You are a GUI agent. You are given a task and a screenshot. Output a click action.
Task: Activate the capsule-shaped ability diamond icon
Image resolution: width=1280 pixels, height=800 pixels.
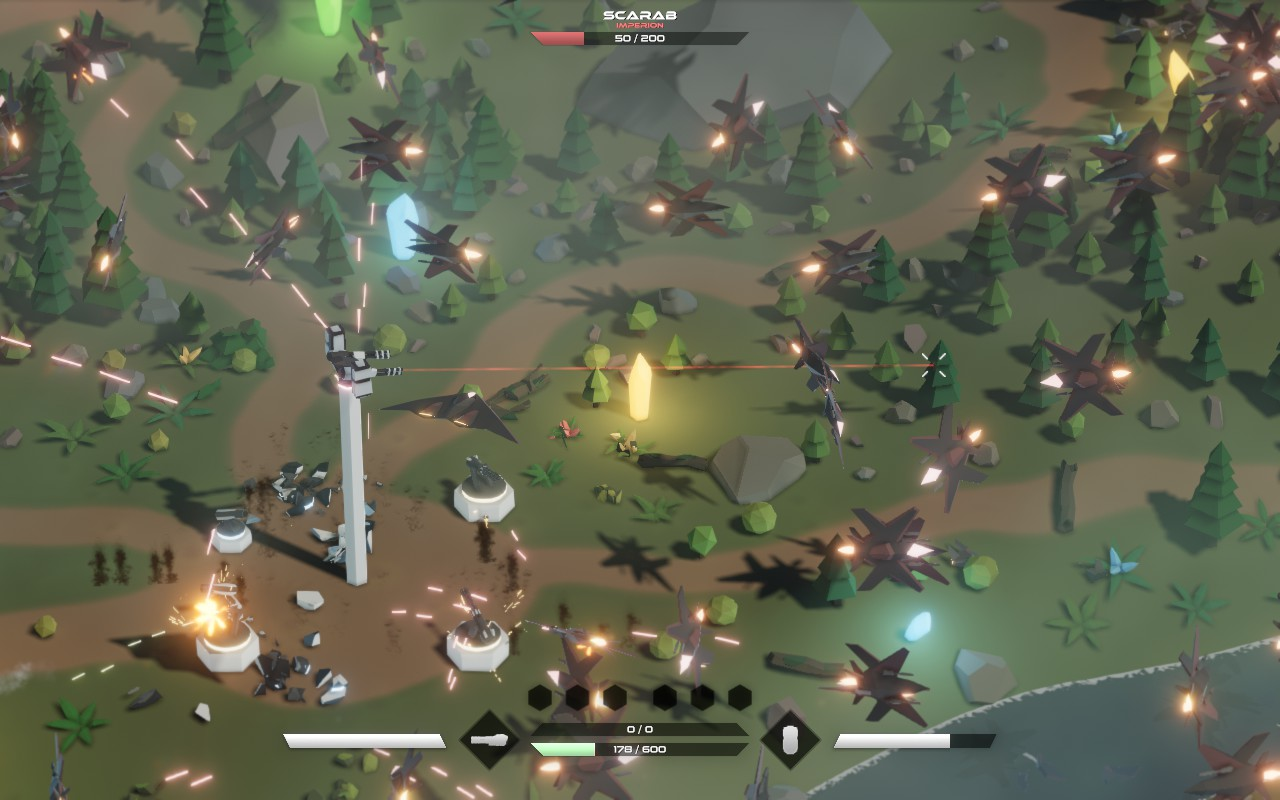coord(790,740)
